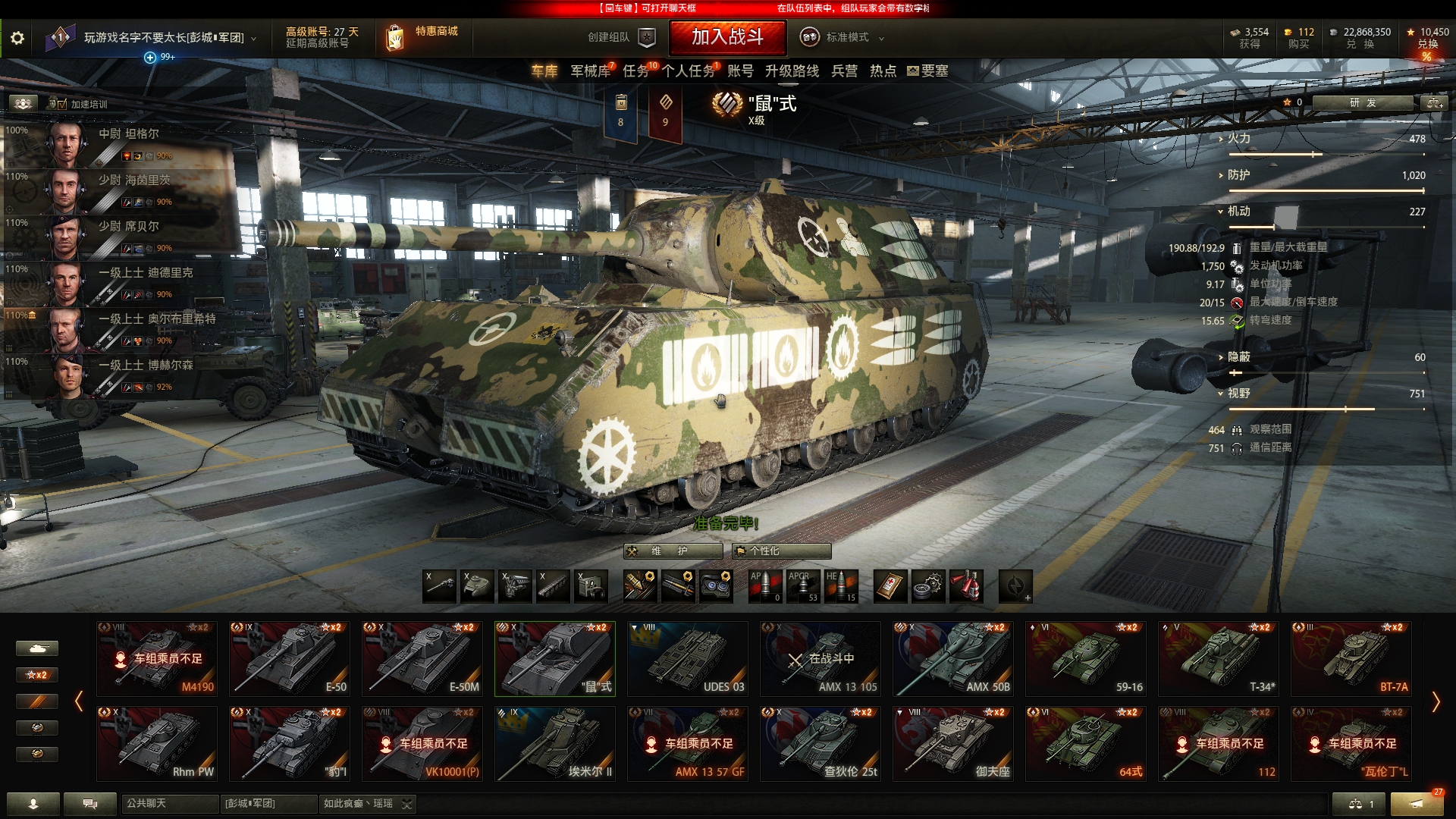
Task: Go to the 升级路线 tech tree tab
Action: [x=792, y=71]
